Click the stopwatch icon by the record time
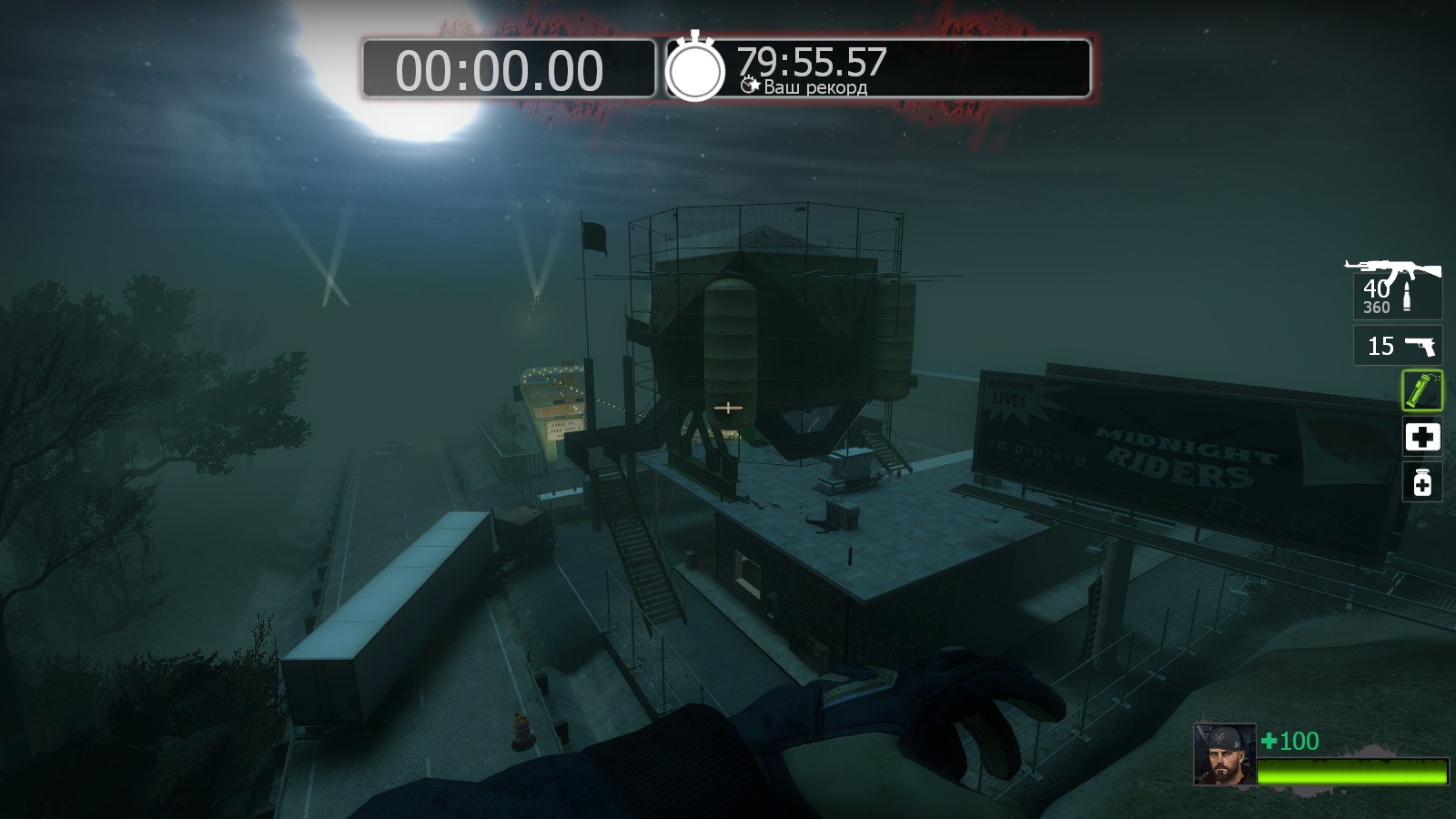The image size is (1456, 819). 695,68
